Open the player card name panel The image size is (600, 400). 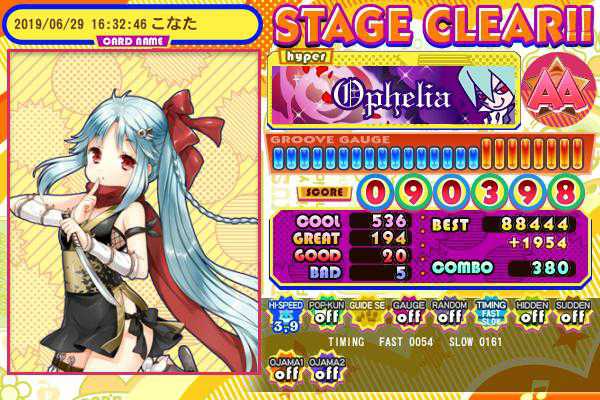(x=128, y=22)
